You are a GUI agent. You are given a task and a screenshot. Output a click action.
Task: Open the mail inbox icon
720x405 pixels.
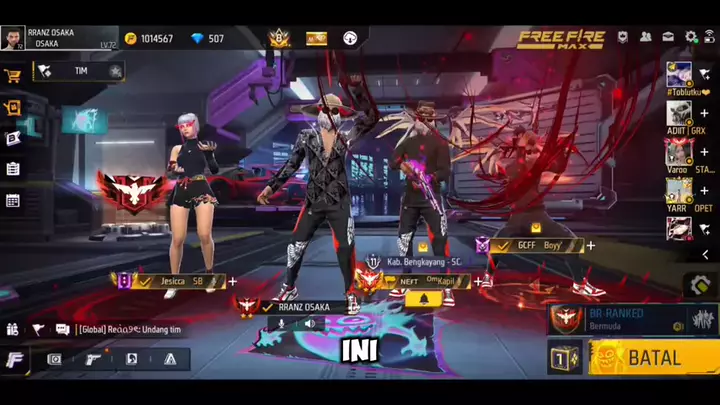(668, 37)
